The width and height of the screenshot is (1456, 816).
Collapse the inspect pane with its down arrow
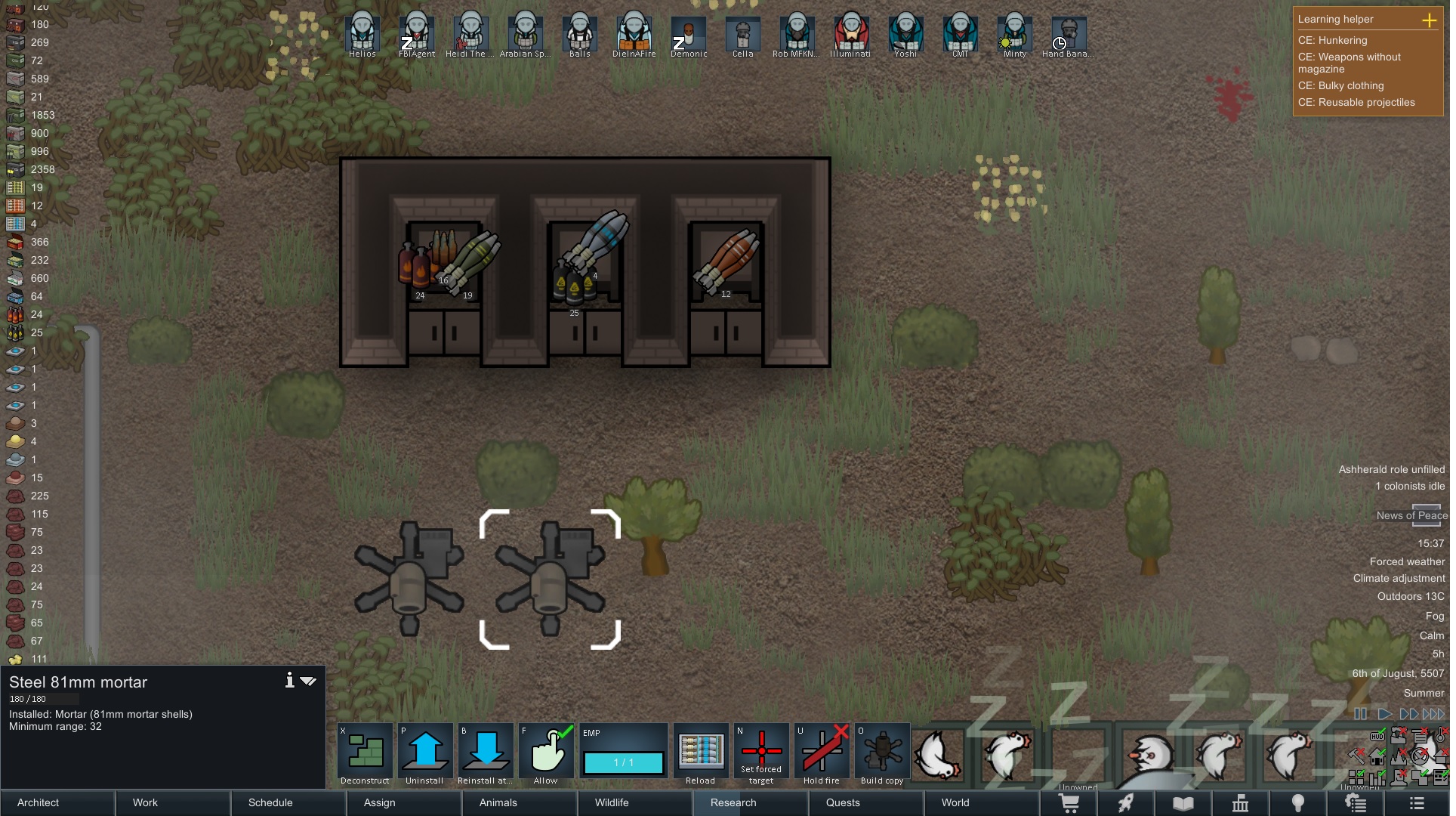pos(308,681)
